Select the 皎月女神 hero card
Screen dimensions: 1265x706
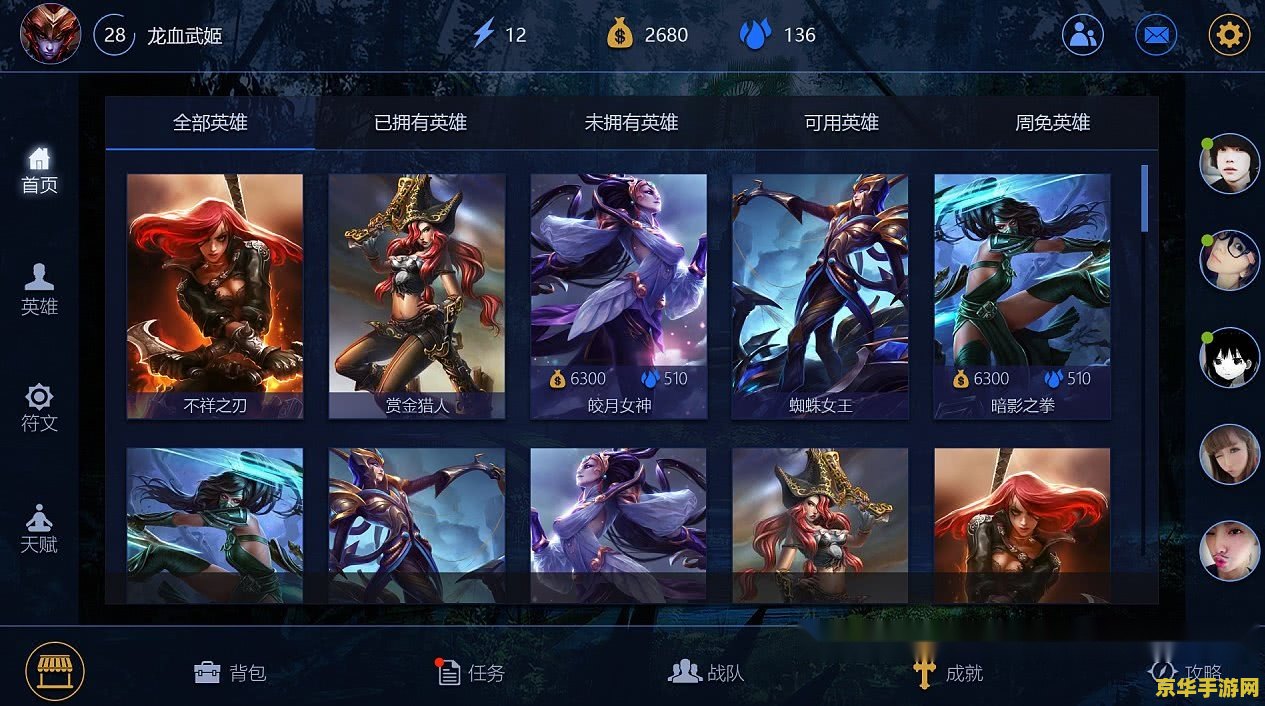[618, 295]
